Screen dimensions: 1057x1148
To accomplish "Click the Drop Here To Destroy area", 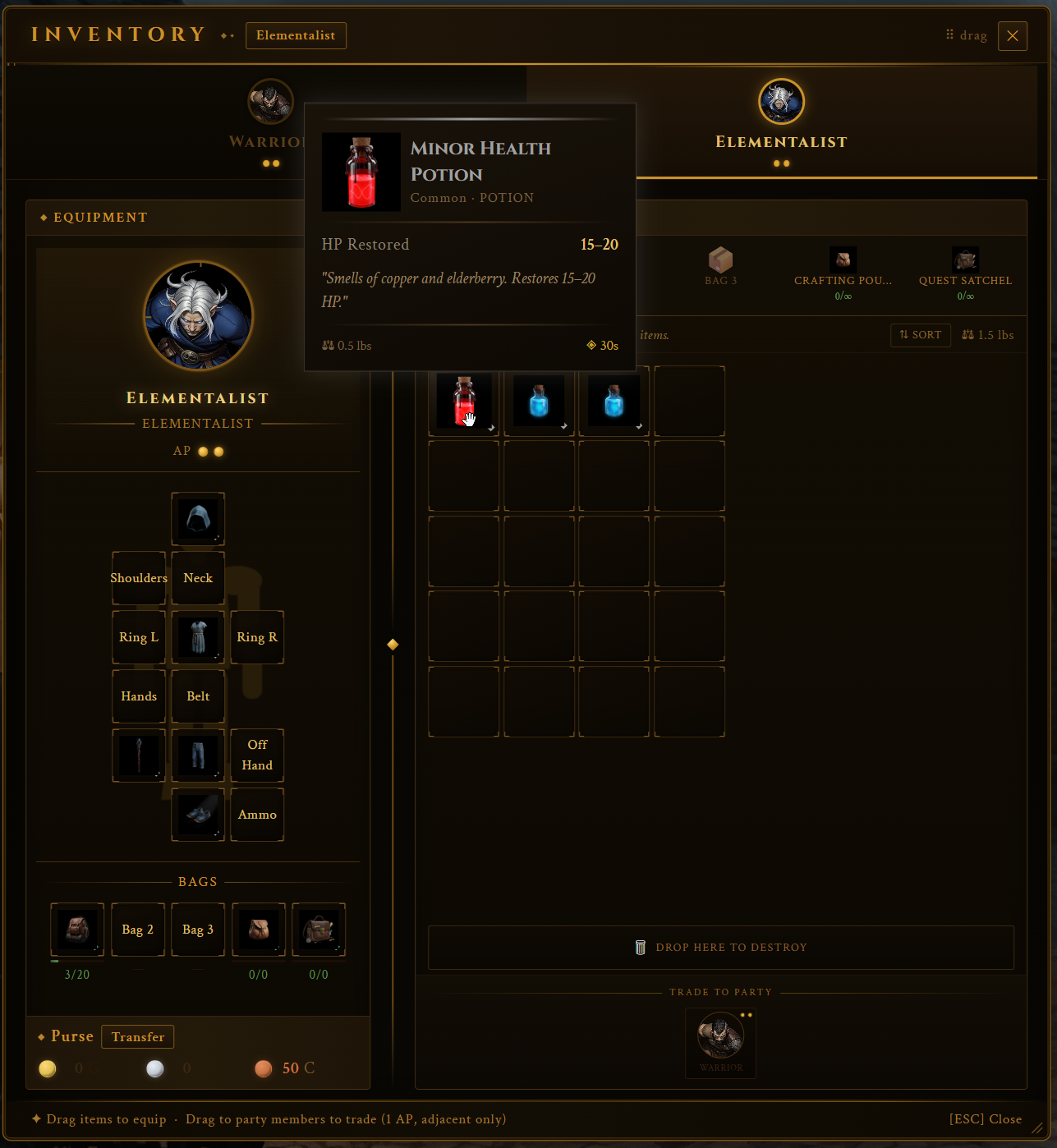I will (720, 947).
